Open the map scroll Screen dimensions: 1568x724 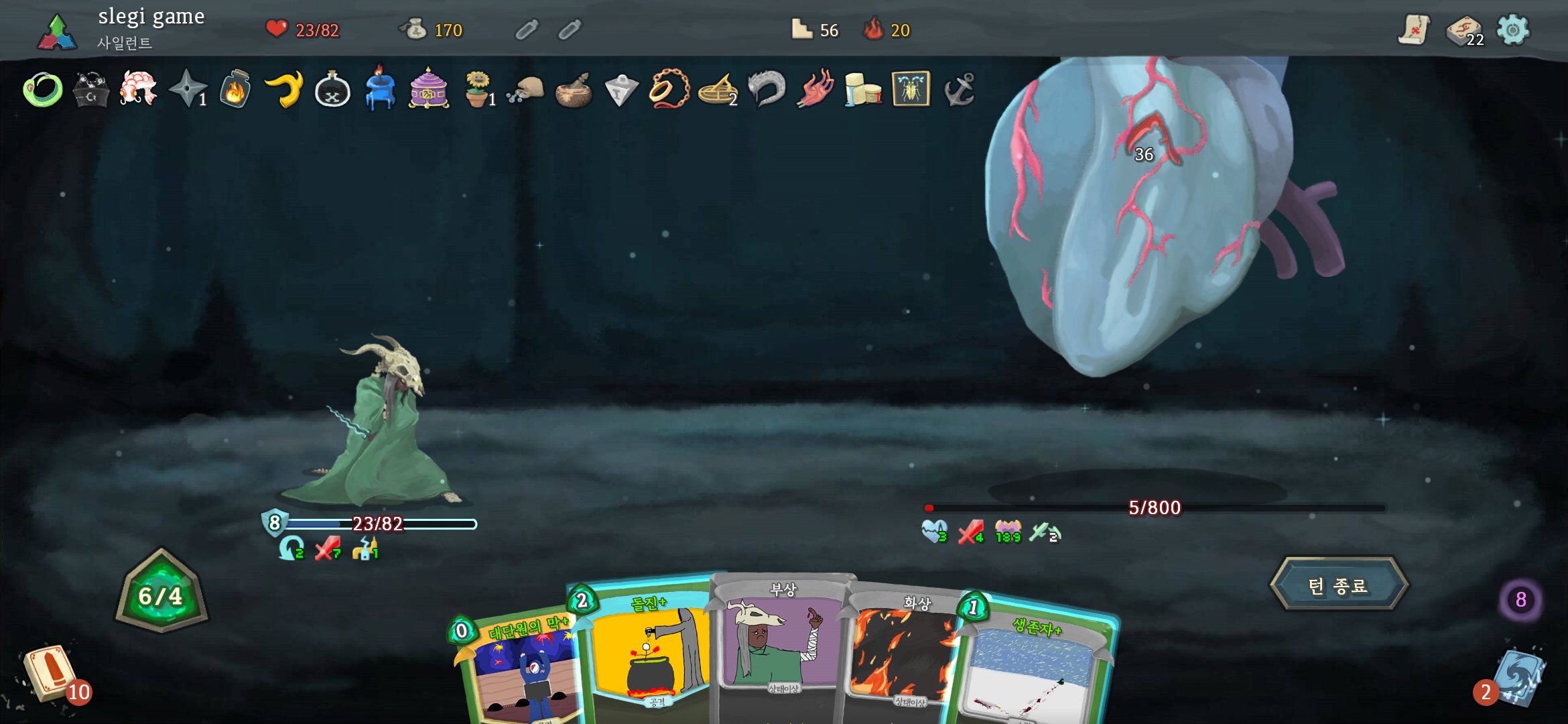click(1414, 30)
